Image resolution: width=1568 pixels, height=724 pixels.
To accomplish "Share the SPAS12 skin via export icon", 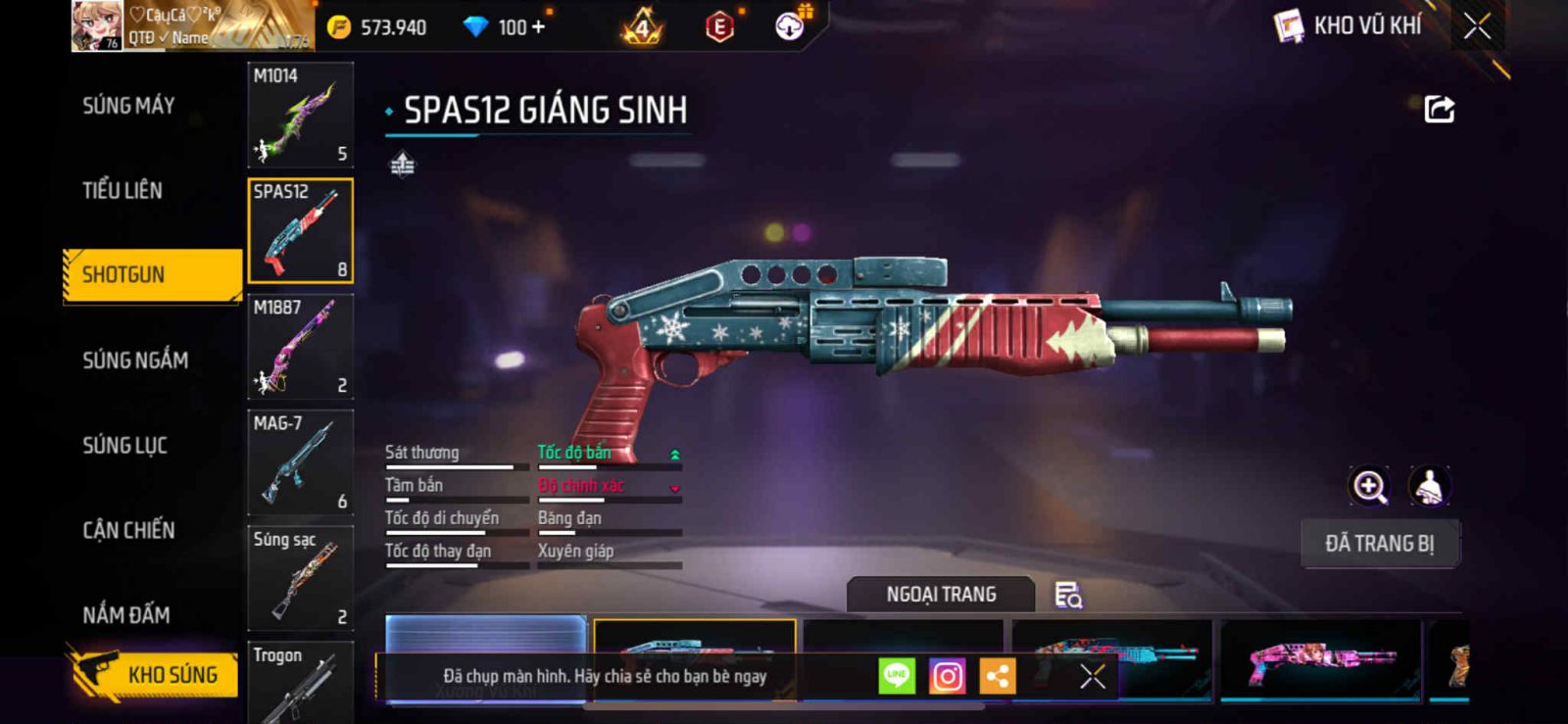I will coord(1439,109).
